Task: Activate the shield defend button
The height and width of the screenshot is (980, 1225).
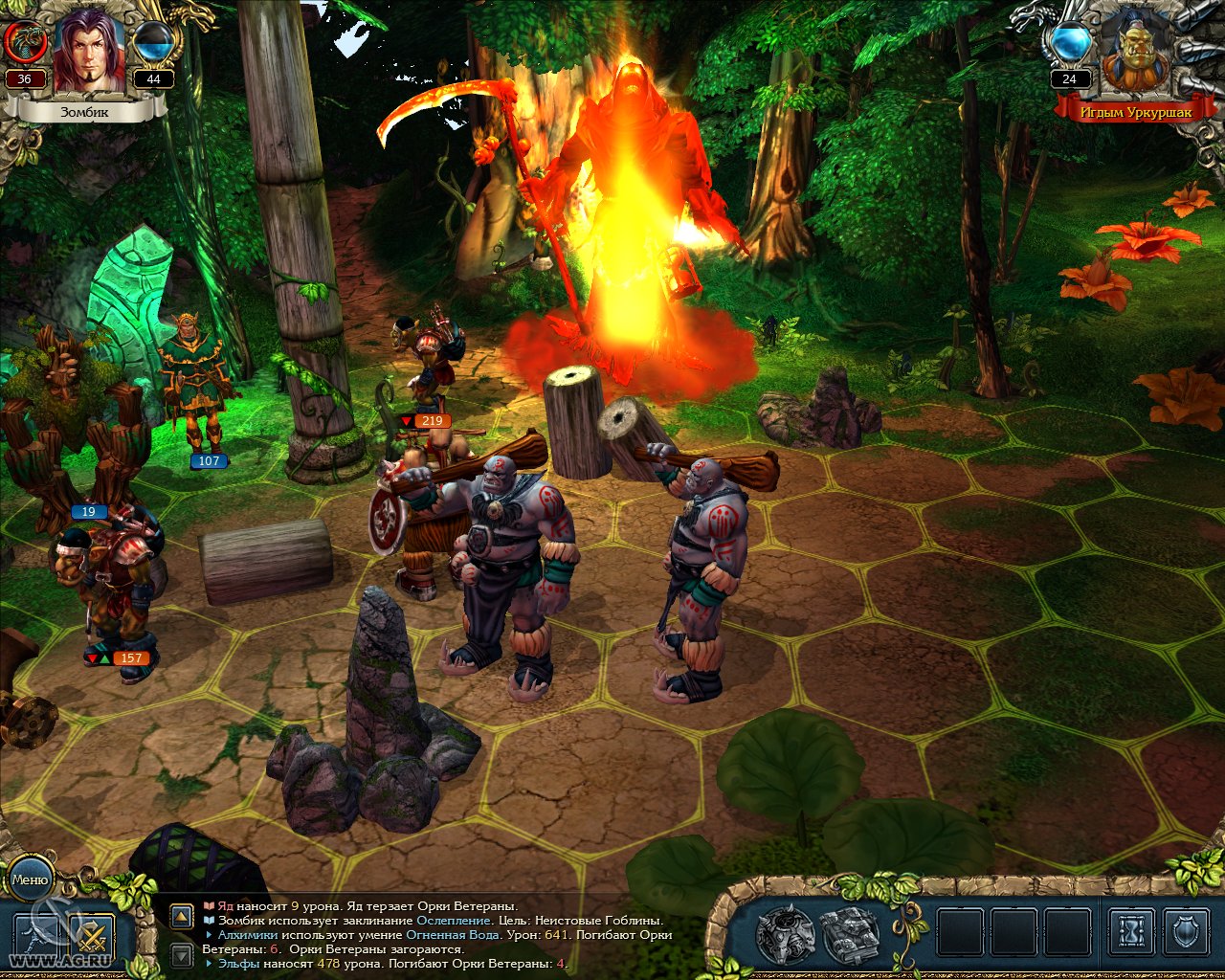Action: pyautogui.click(x=1187, y=931)
